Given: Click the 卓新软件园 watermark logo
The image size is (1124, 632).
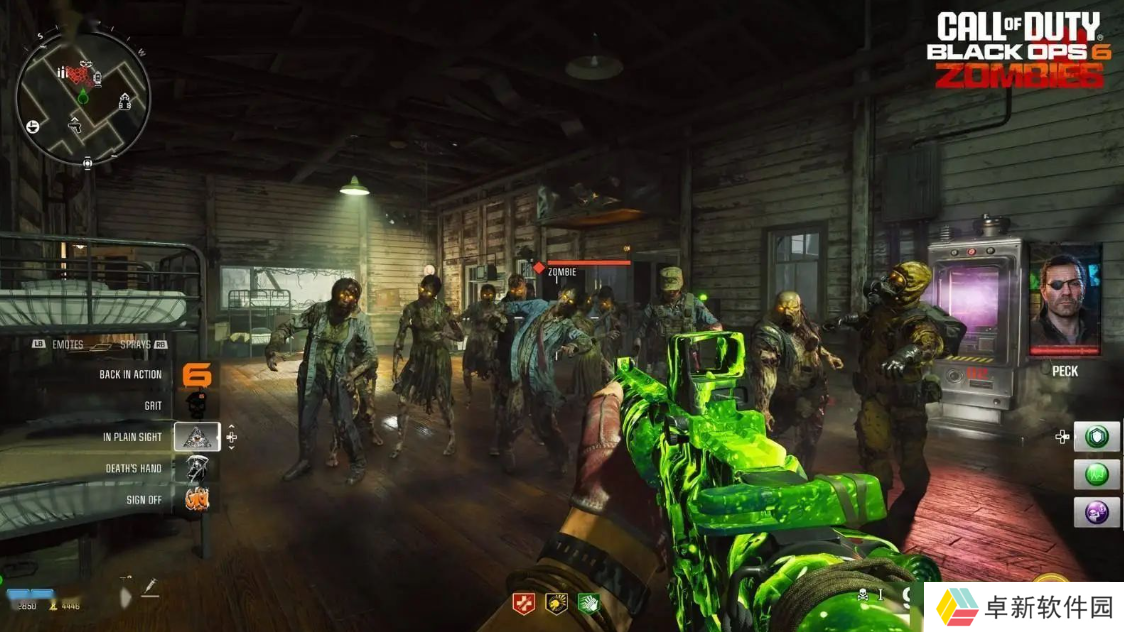Looking at the screenshot, I should (x=1022, y=607).
